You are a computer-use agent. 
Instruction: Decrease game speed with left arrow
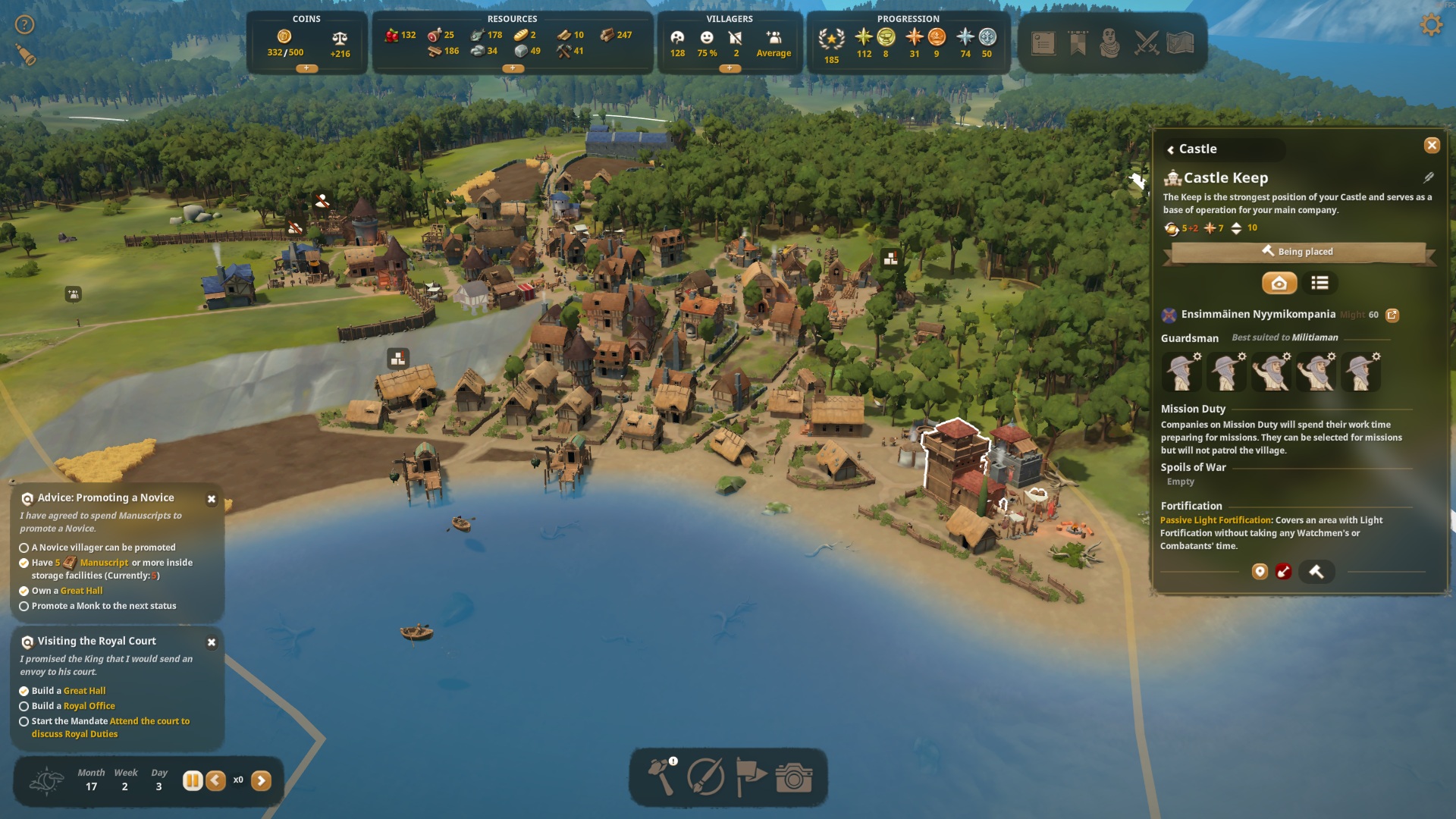pos(216,780)
